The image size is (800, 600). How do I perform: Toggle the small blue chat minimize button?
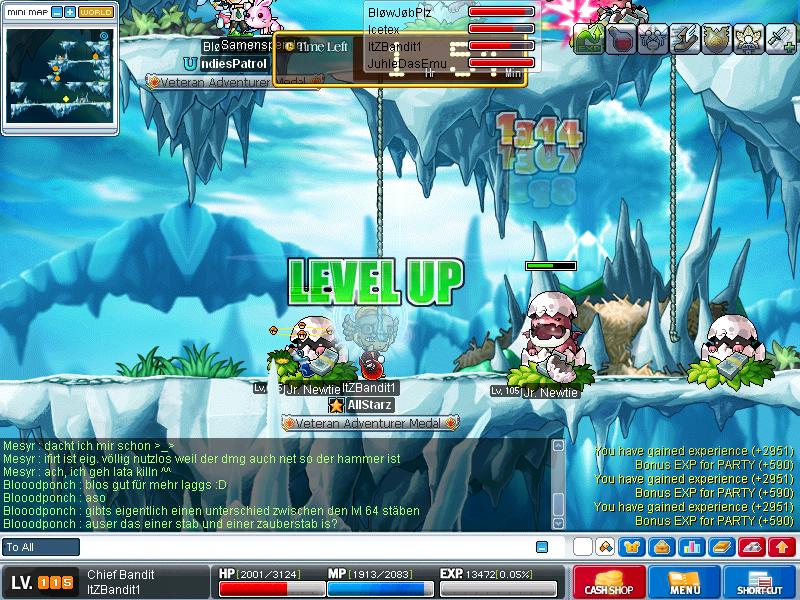pos(542,547)
